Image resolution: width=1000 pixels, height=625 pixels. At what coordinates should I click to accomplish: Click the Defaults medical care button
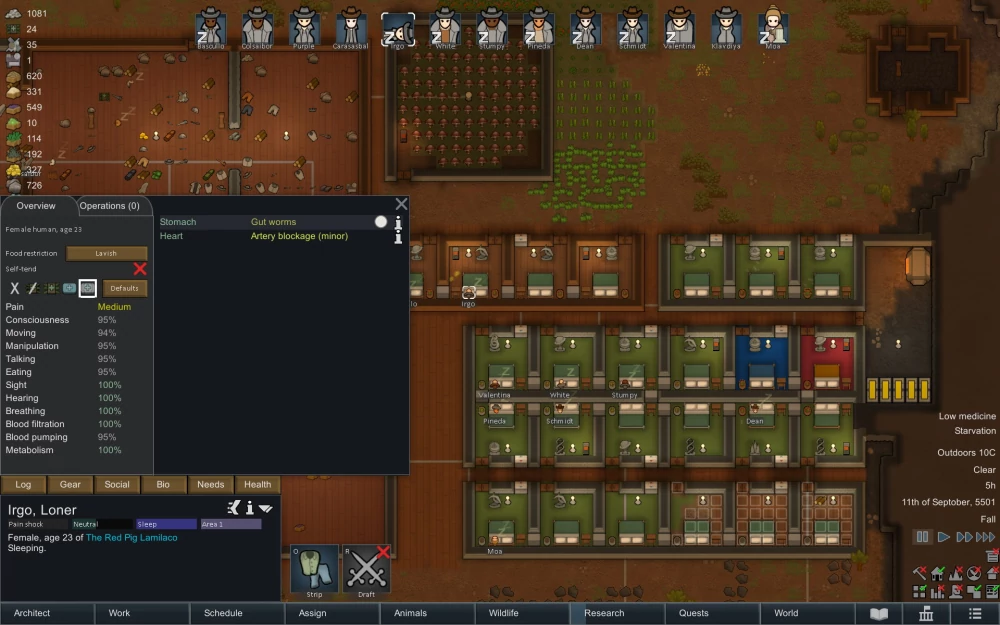click(x=124, y=288)
